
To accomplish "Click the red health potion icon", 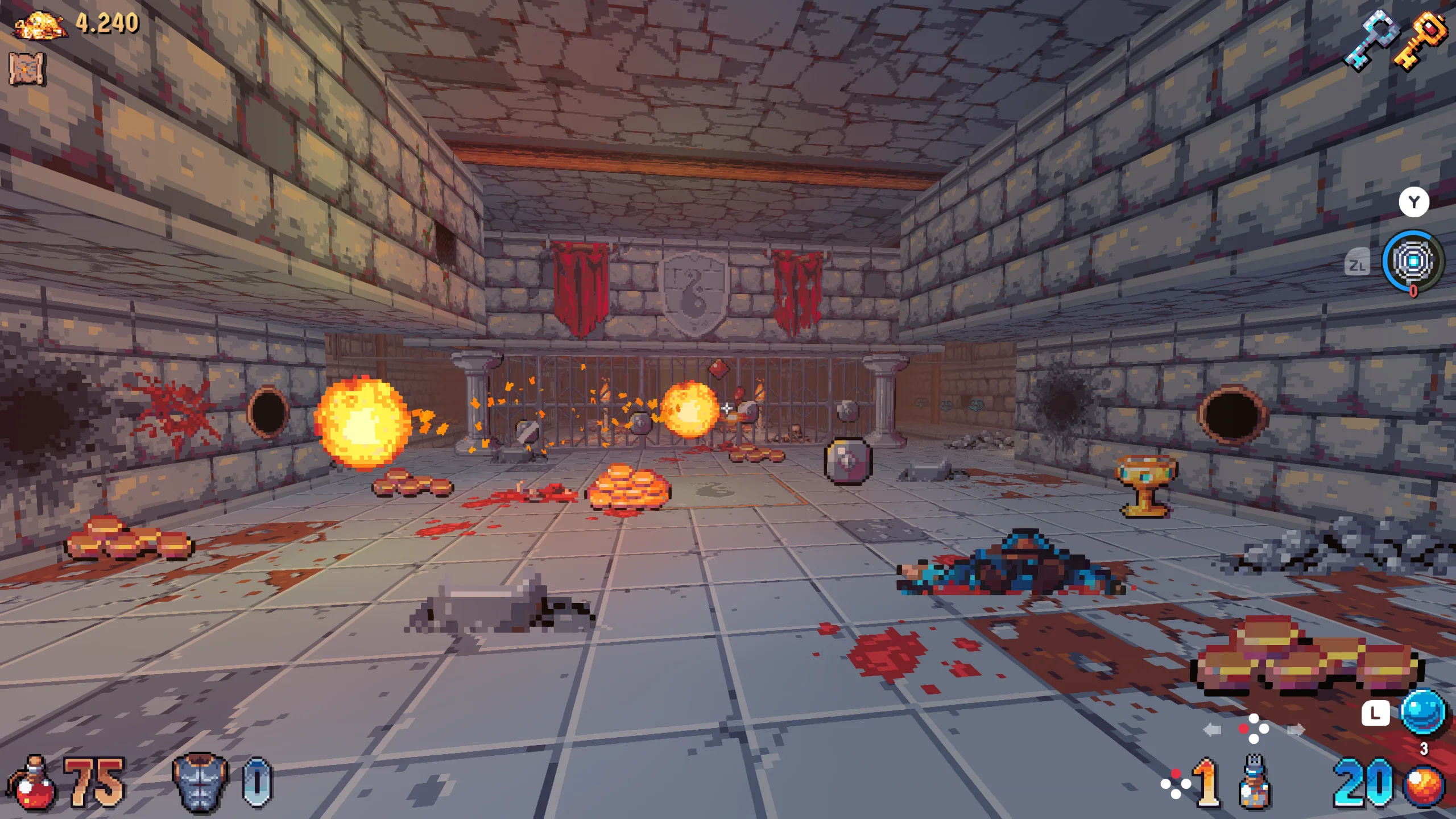I will pyautogui.click(x=32, y=784).
